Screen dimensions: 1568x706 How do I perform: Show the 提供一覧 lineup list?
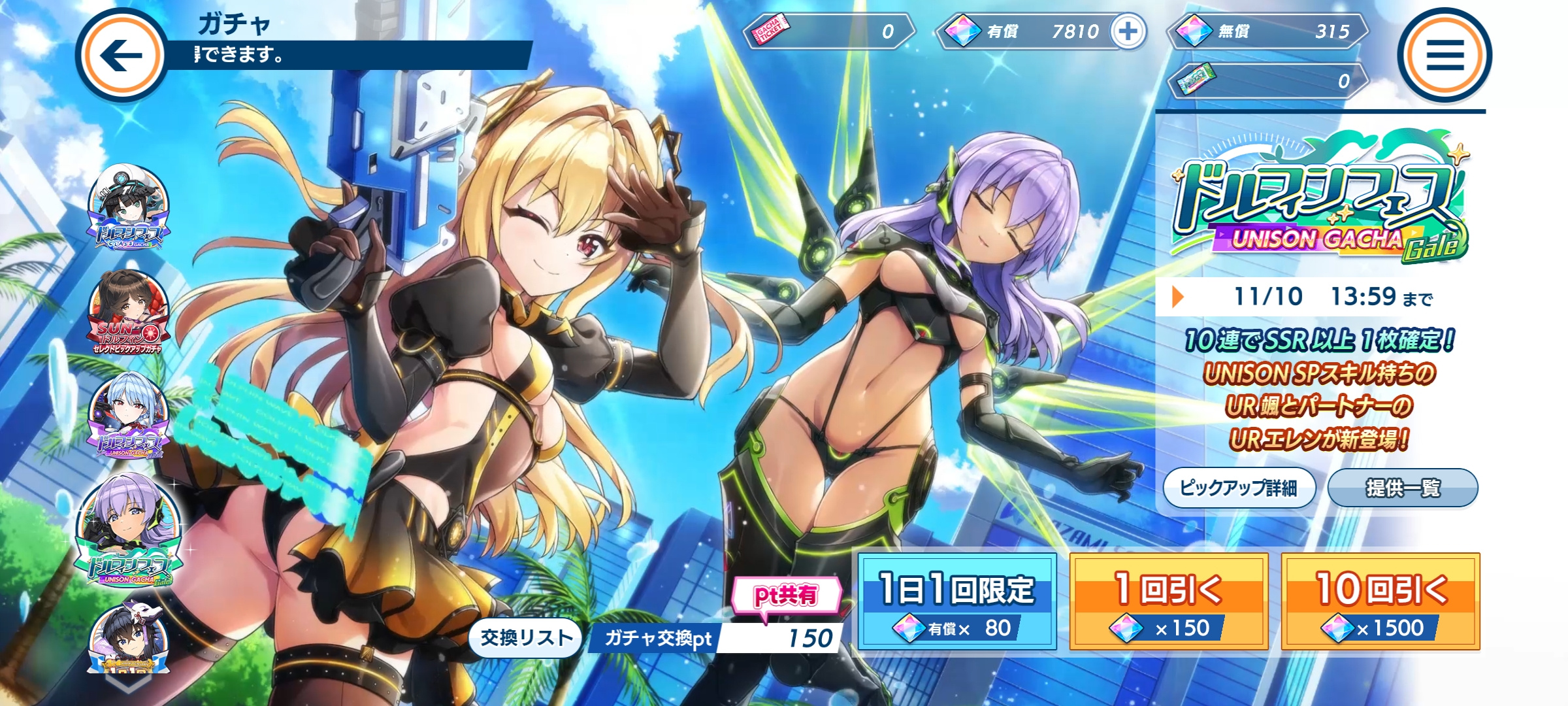(x=1403, y=488)
